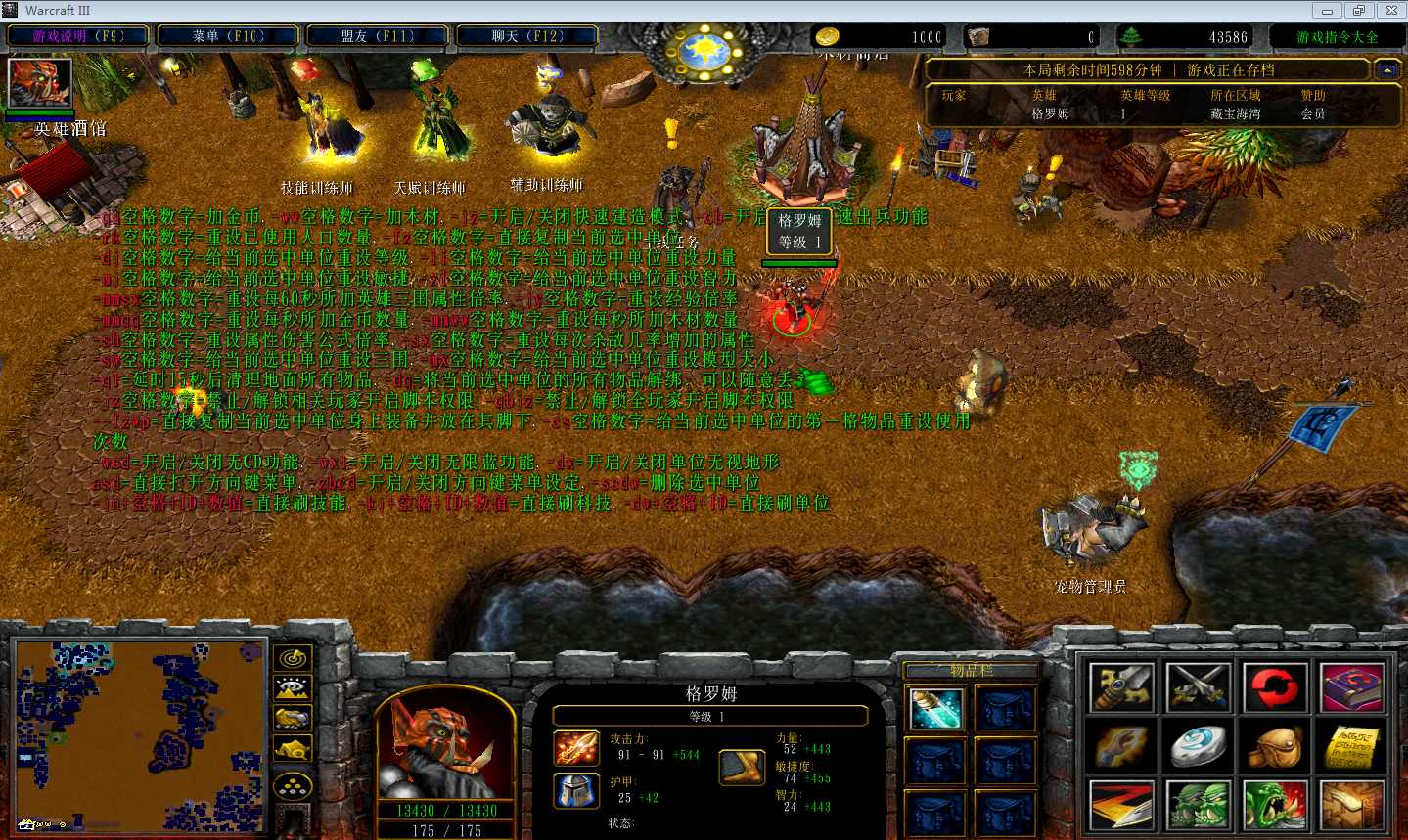Select the hero icon in the top-left corner
This screenshot has height=840, width=1408.
point(40,83)
